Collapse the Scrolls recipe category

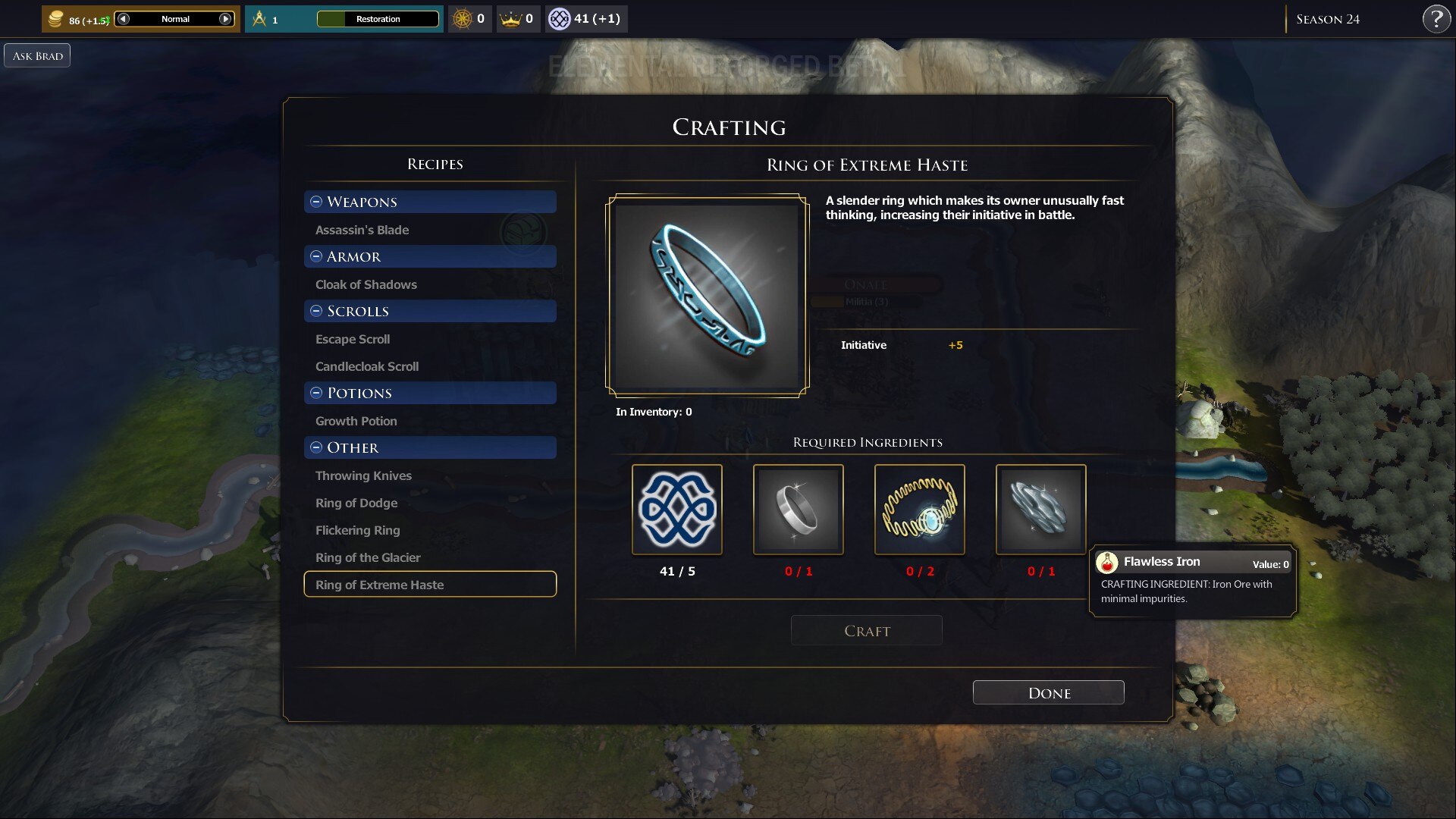point(316,311)
